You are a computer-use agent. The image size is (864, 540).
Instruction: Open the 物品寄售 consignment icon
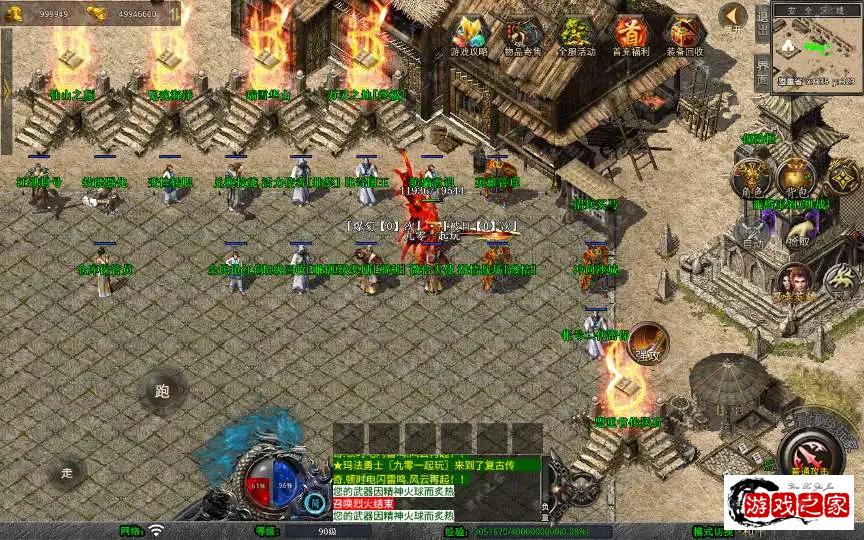pos(523,36)
